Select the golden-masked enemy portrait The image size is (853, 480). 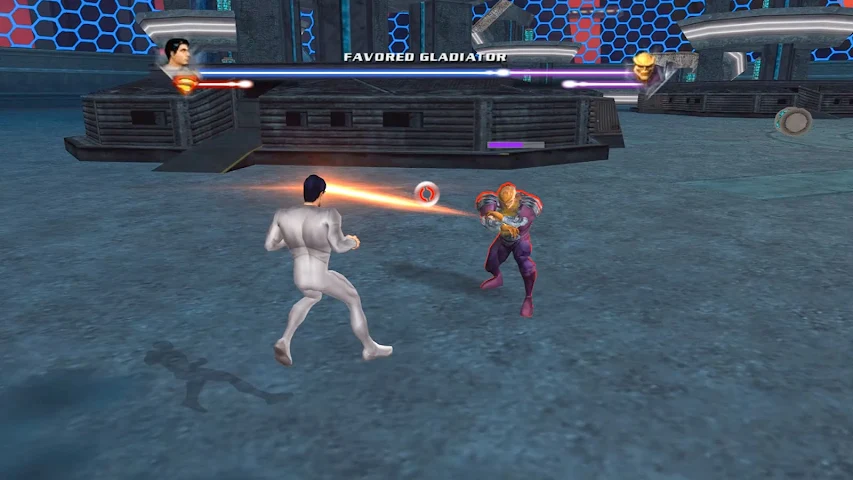pos(643,67)
